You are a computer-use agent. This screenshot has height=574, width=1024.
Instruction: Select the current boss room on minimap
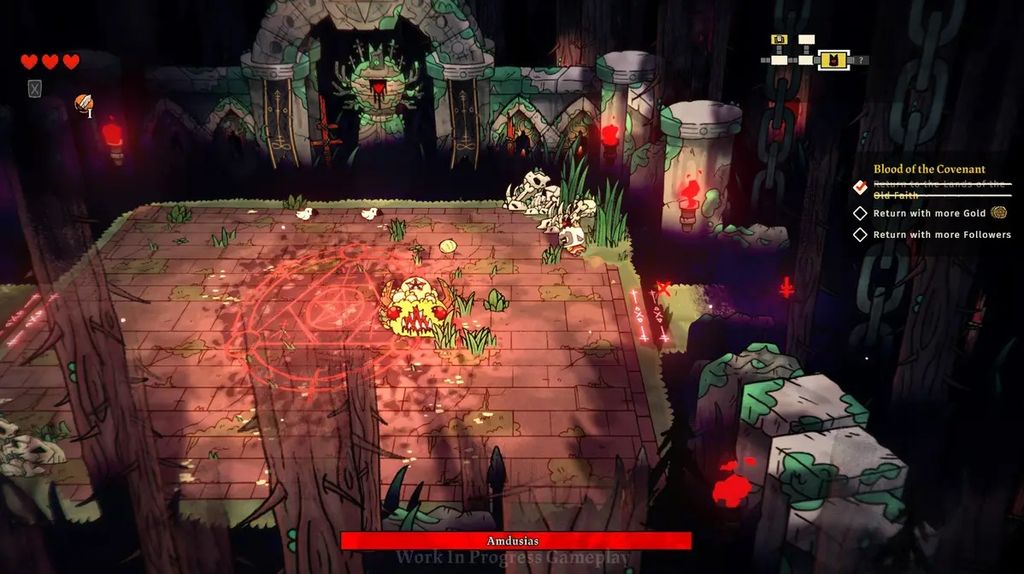[x=834, y=60]
